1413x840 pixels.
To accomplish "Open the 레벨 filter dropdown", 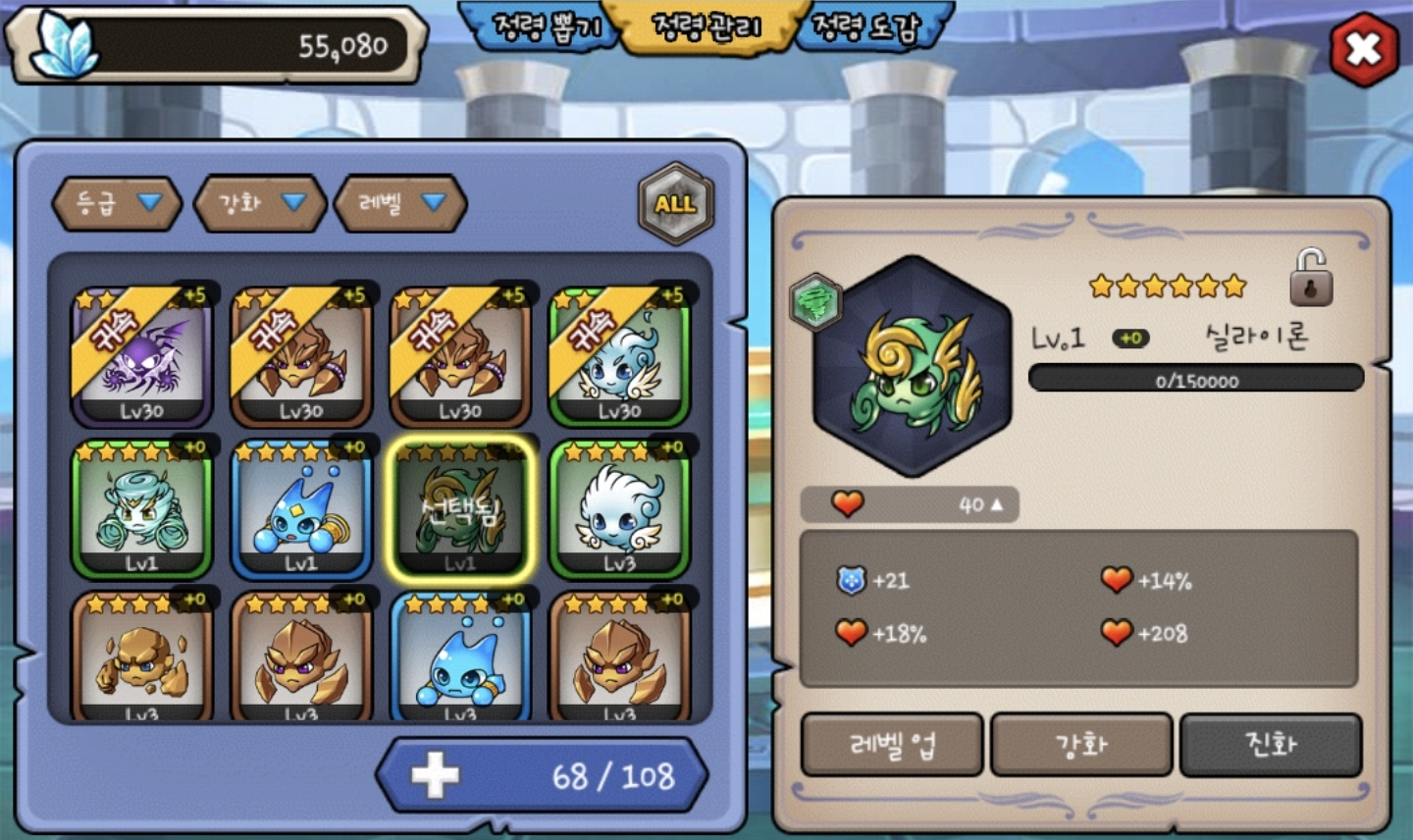I will 399,203.
